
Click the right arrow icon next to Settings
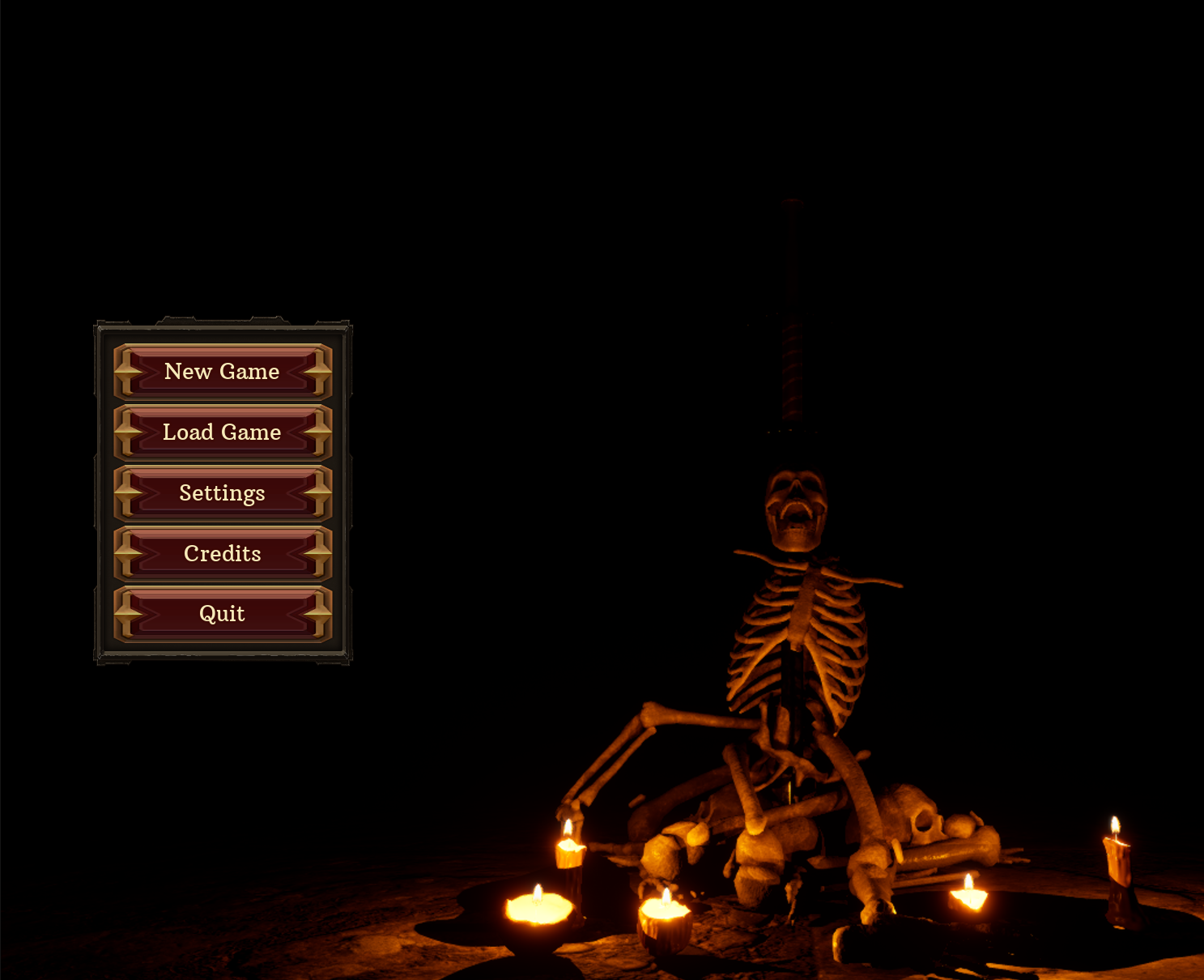click(x=318, y=493)
